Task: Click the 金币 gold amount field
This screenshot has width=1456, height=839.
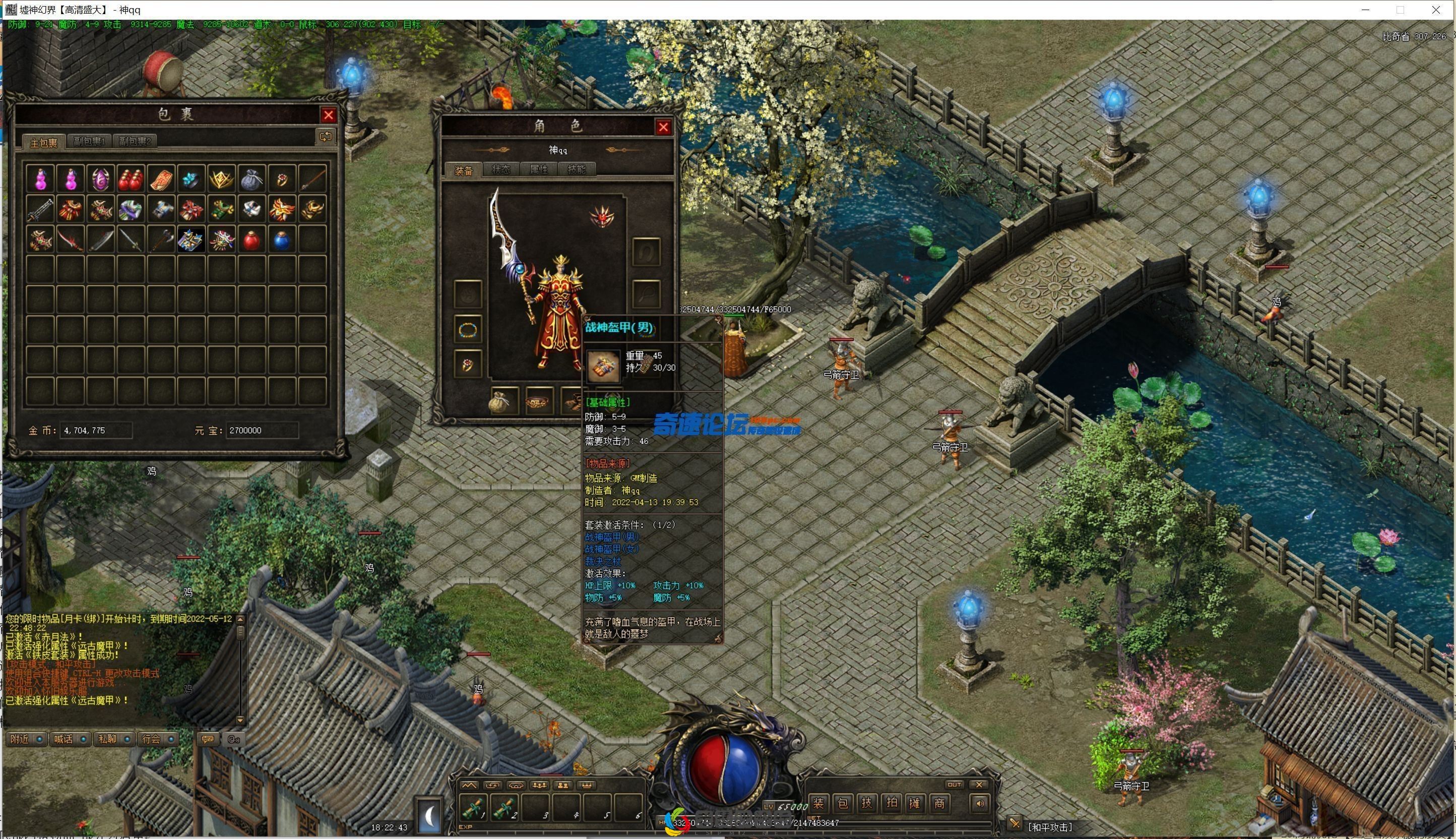Action: coord(95,430)
